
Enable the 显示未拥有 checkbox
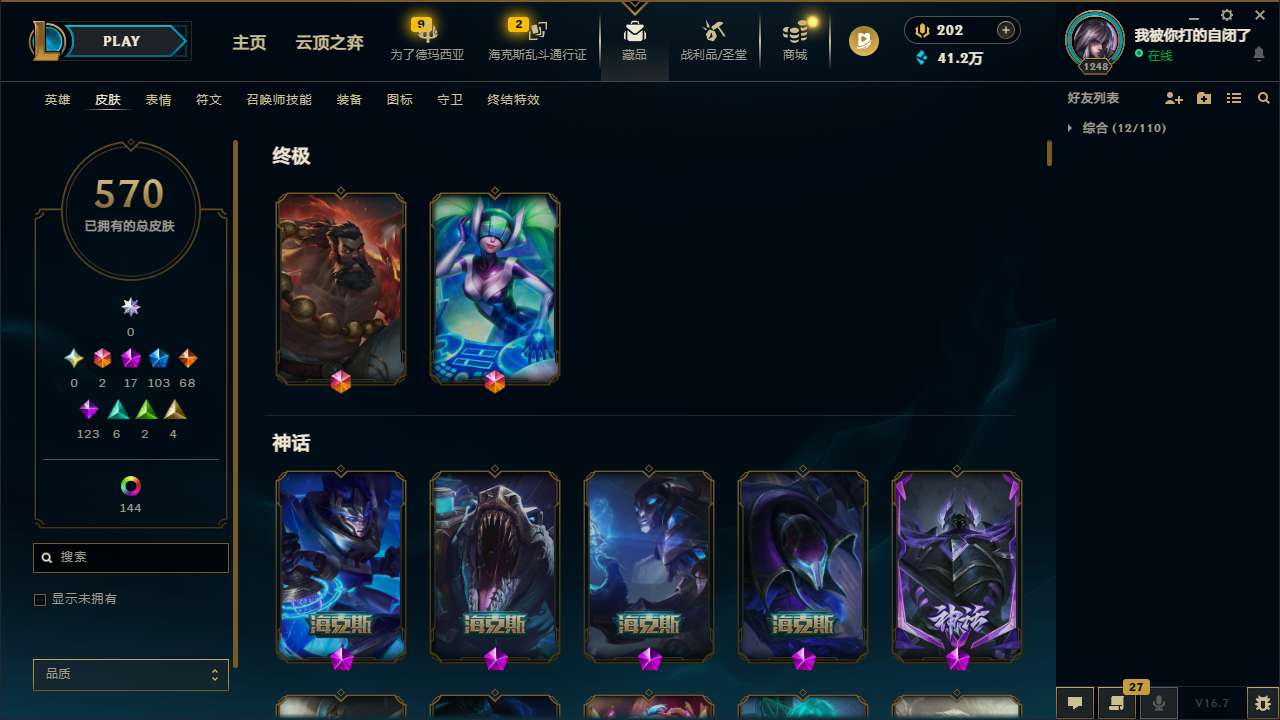point(40,599)
